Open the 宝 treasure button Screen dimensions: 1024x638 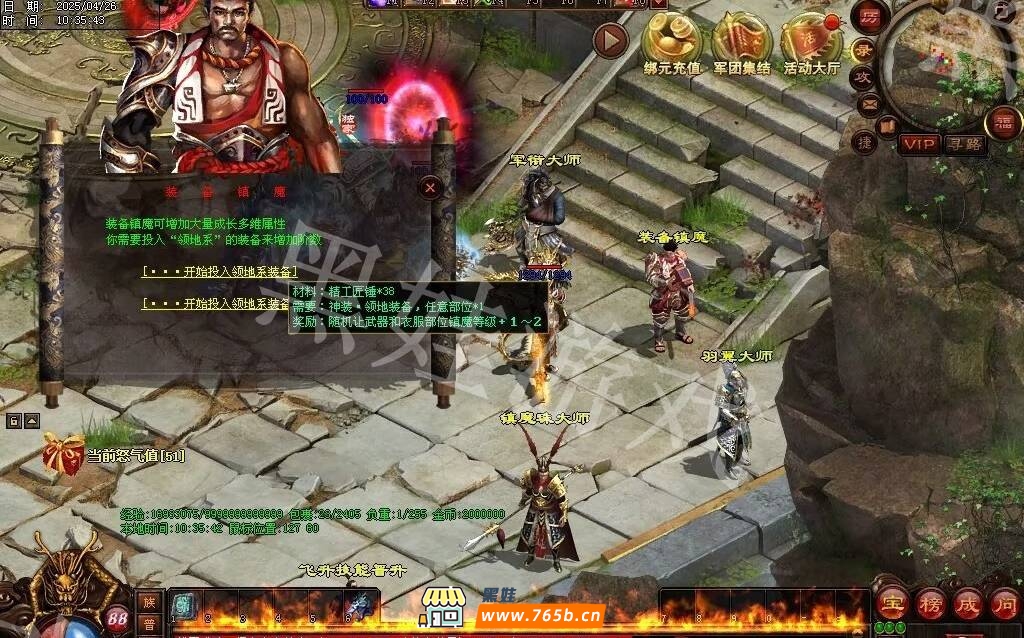click(890, 603)
